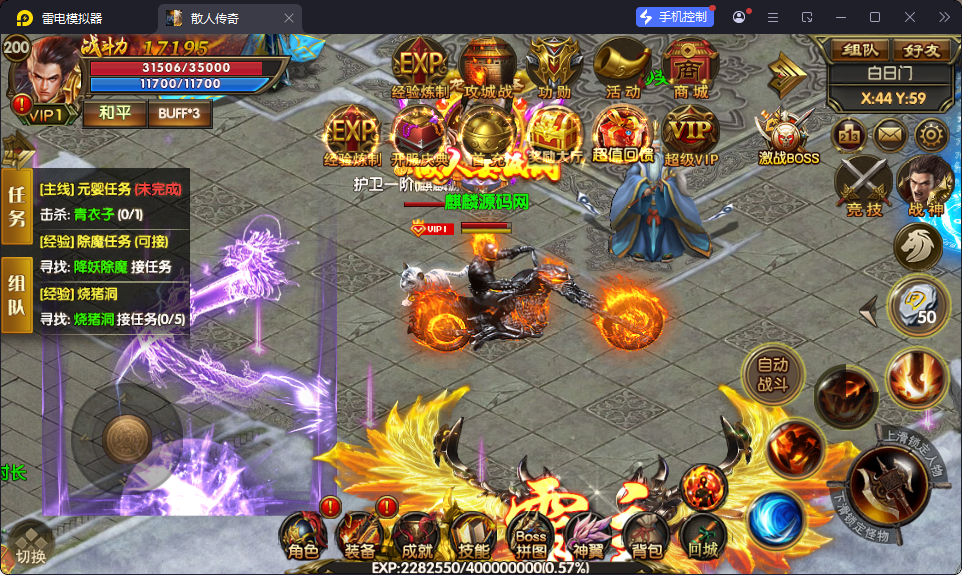
Task: Open the 背包 backpack
Action: (x=646, y=537)
